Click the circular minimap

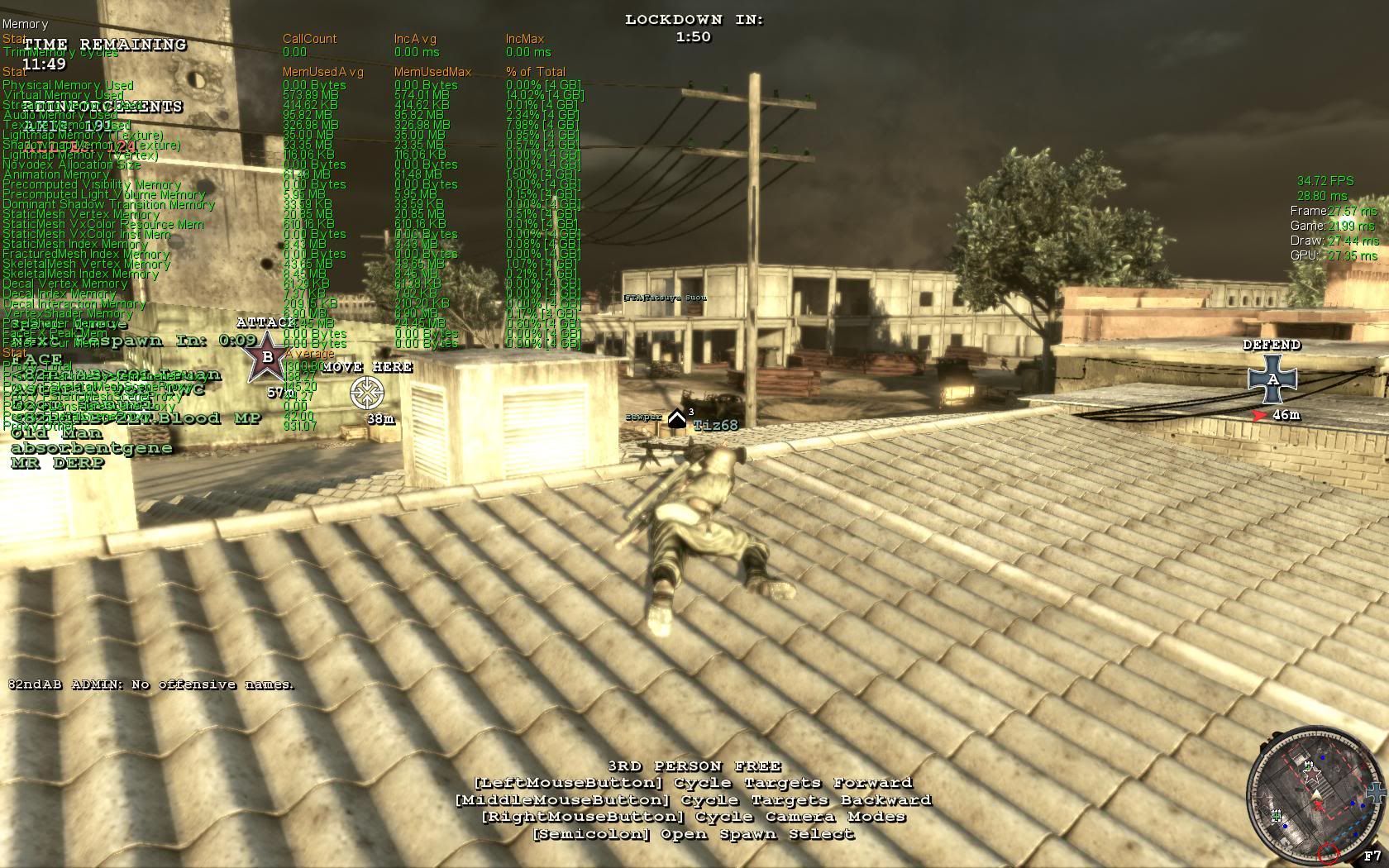(1310, 792)
